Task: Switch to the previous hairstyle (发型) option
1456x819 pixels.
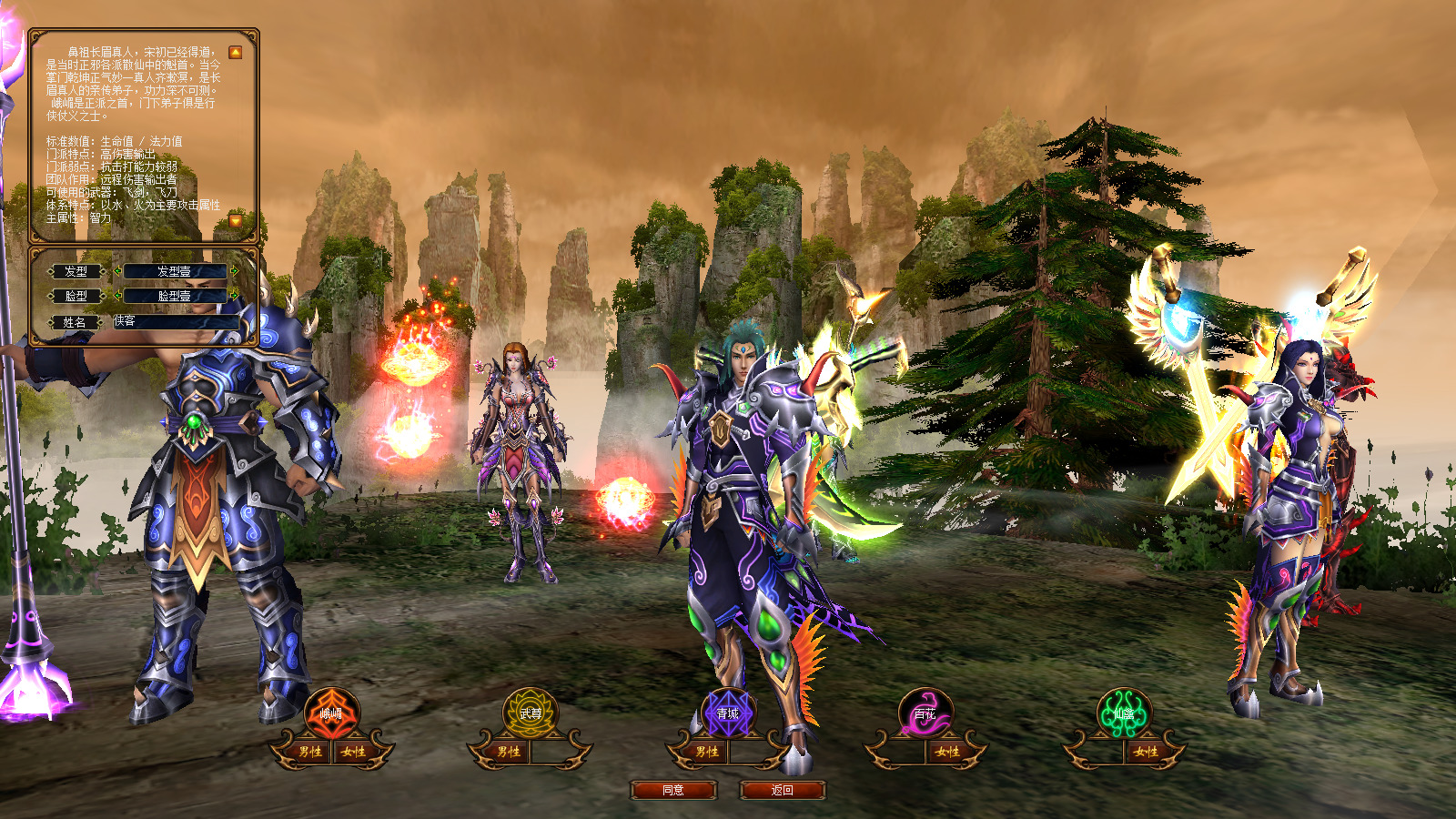Action: [x=117, y=271]
